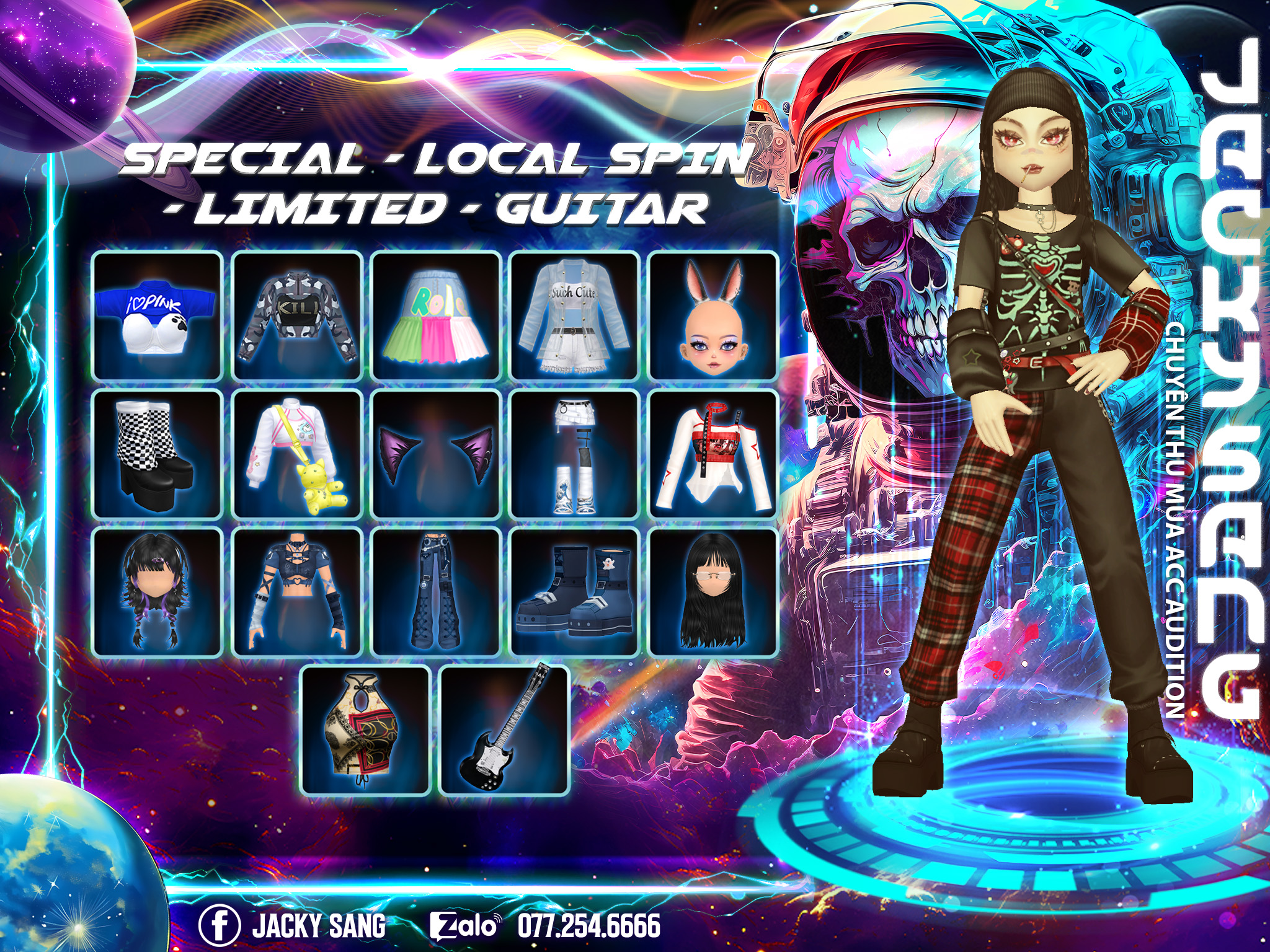Select the white and red long-sleeve top
1270x952 pixels.
(x=714, y=454)
